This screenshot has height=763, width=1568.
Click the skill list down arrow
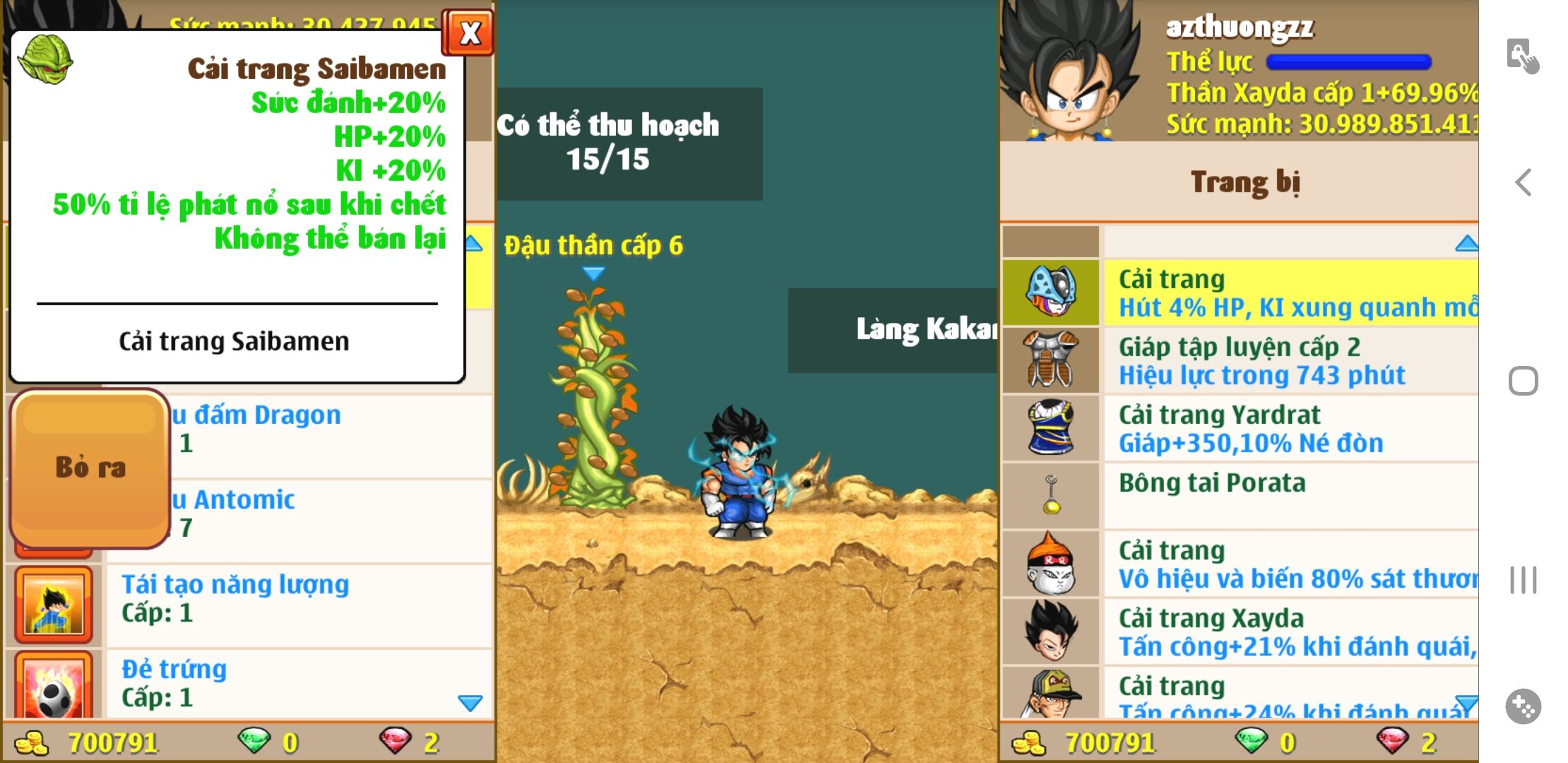click(x=470, y=703)
